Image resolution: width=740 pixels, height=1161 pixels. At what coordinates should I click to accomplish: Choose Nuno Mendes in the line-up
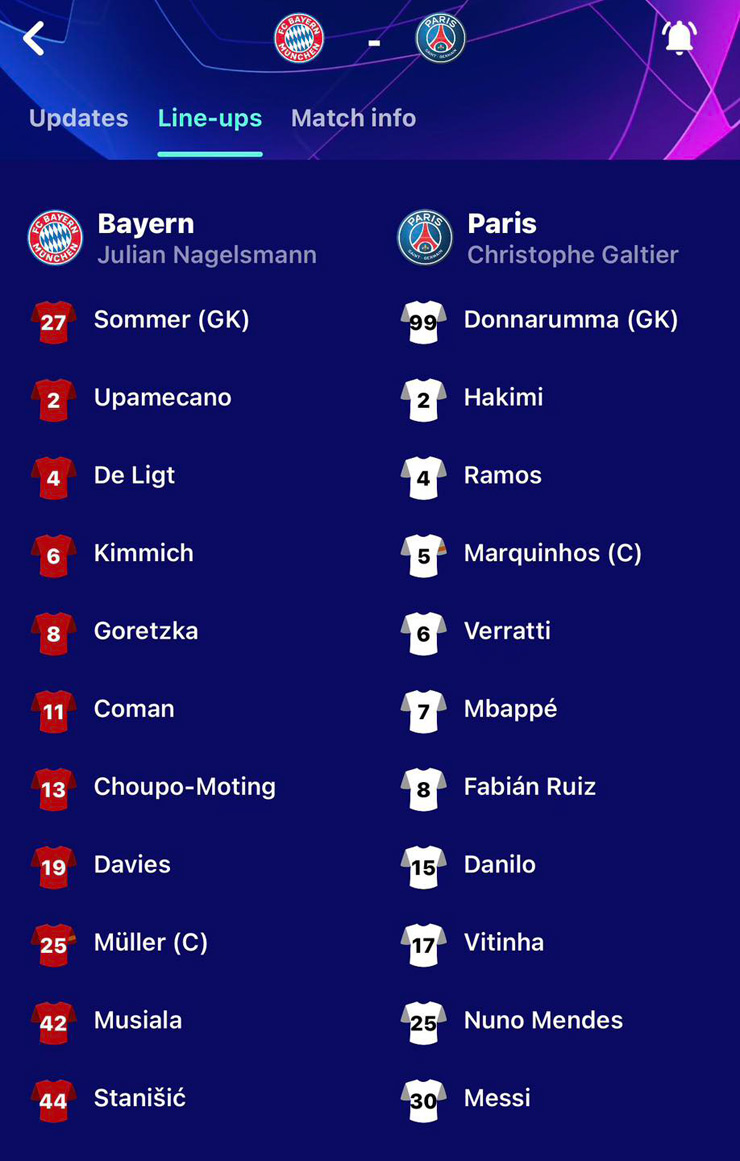543,1021
